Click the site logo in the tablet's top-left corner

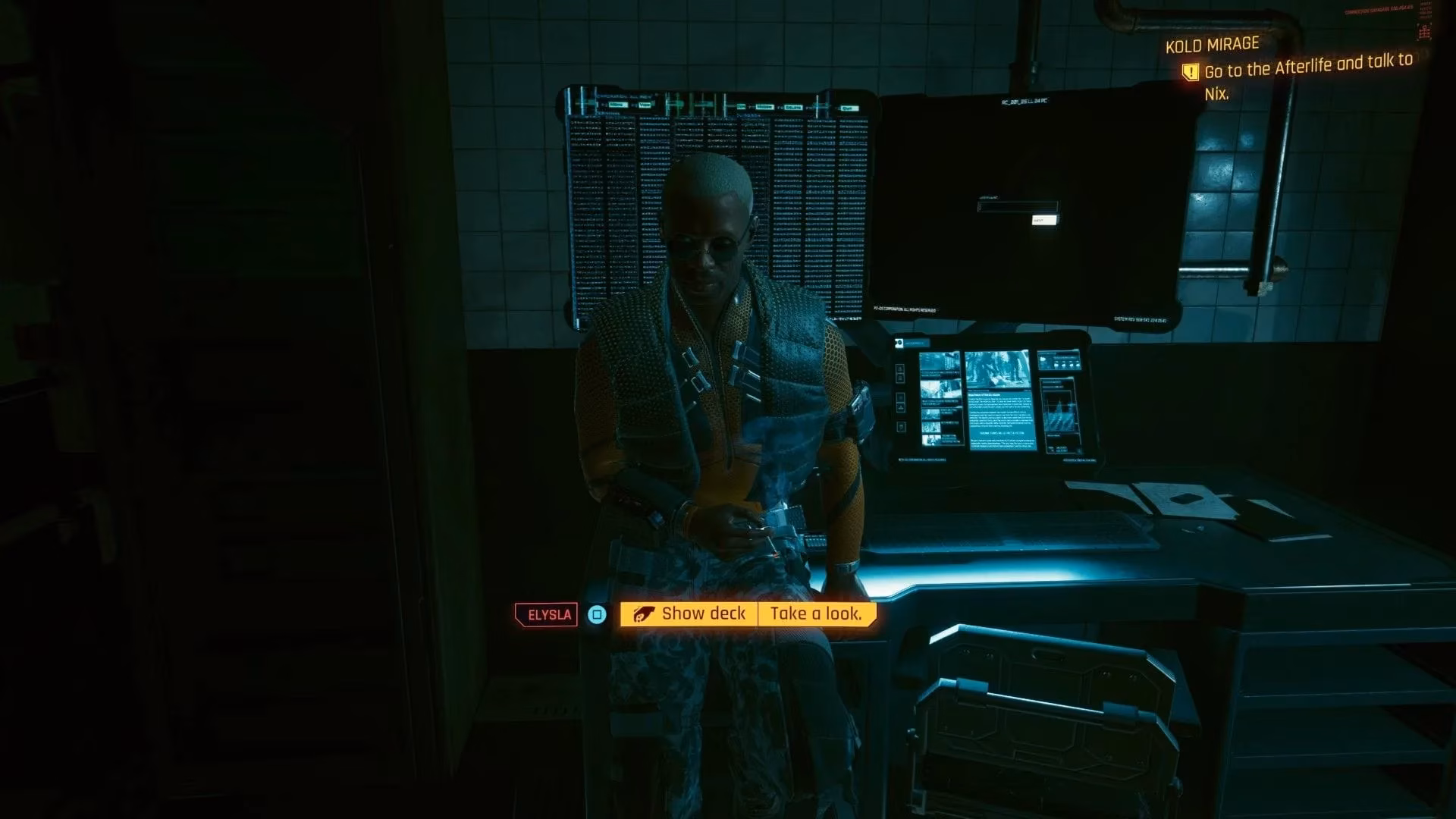899,343
